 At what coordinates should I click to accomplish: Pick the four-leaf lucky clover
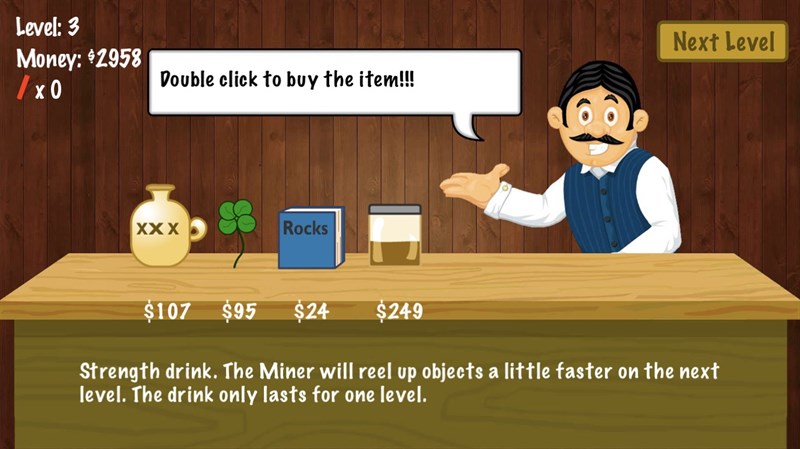click(x=237, y=225)
